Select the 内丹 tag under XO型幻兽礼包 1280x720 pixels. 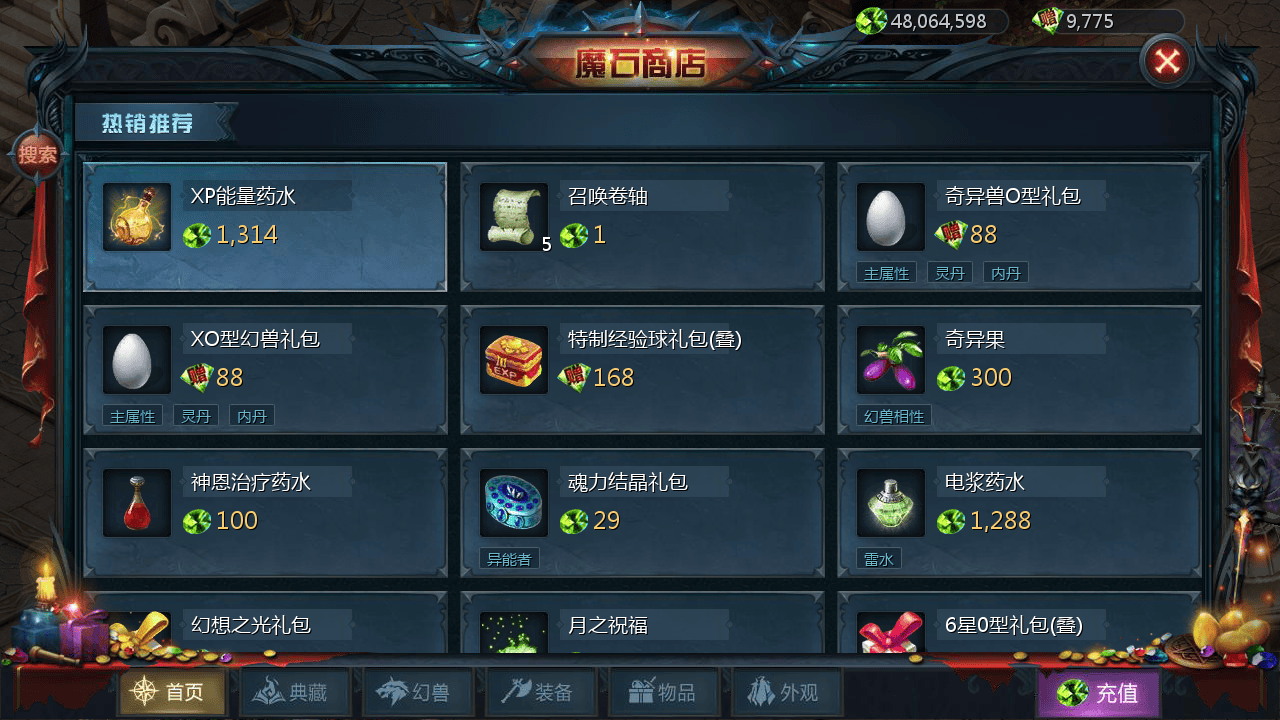point(251,415)
